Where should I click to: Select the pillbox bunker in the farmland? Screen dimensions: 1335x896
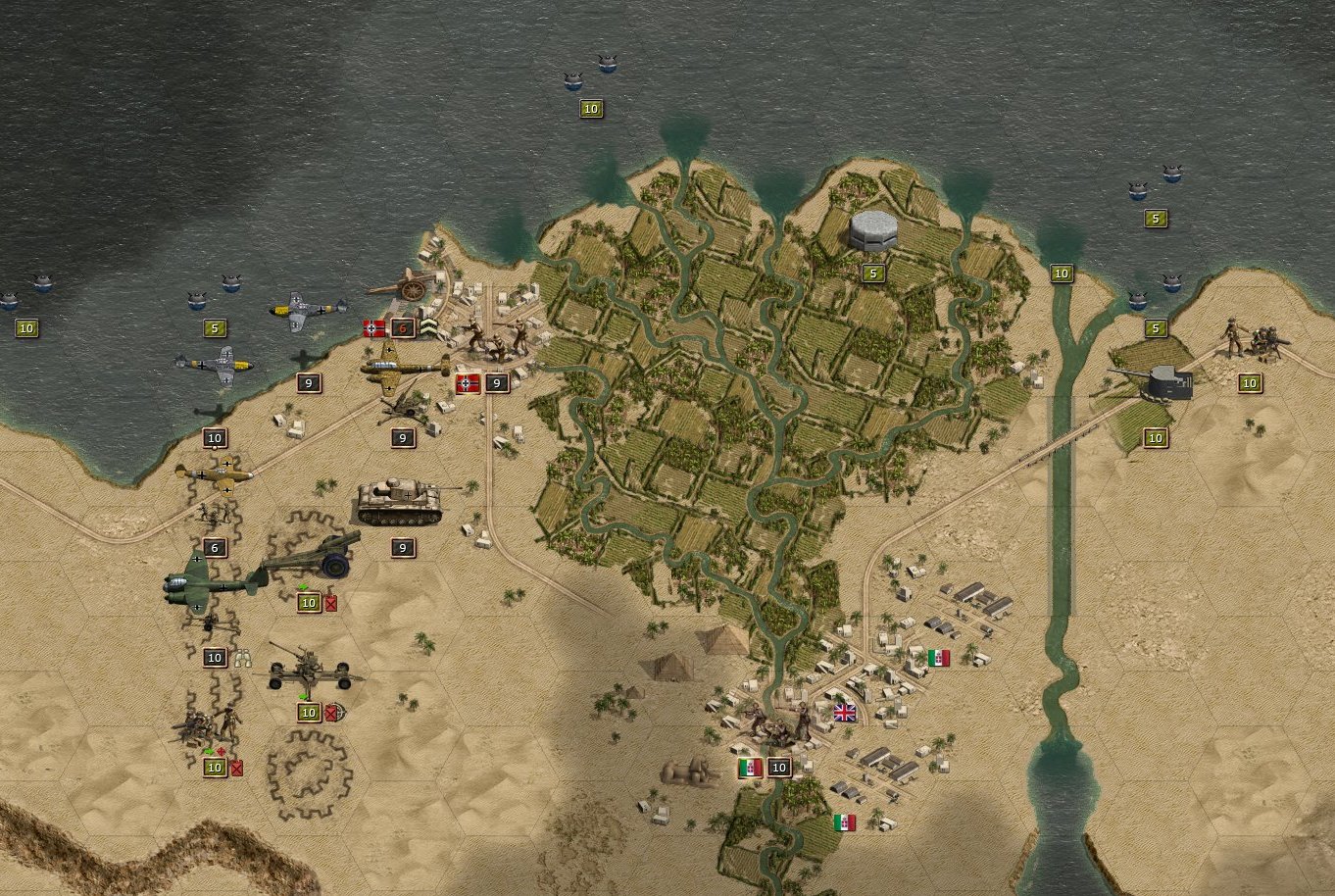coord(872,229)
